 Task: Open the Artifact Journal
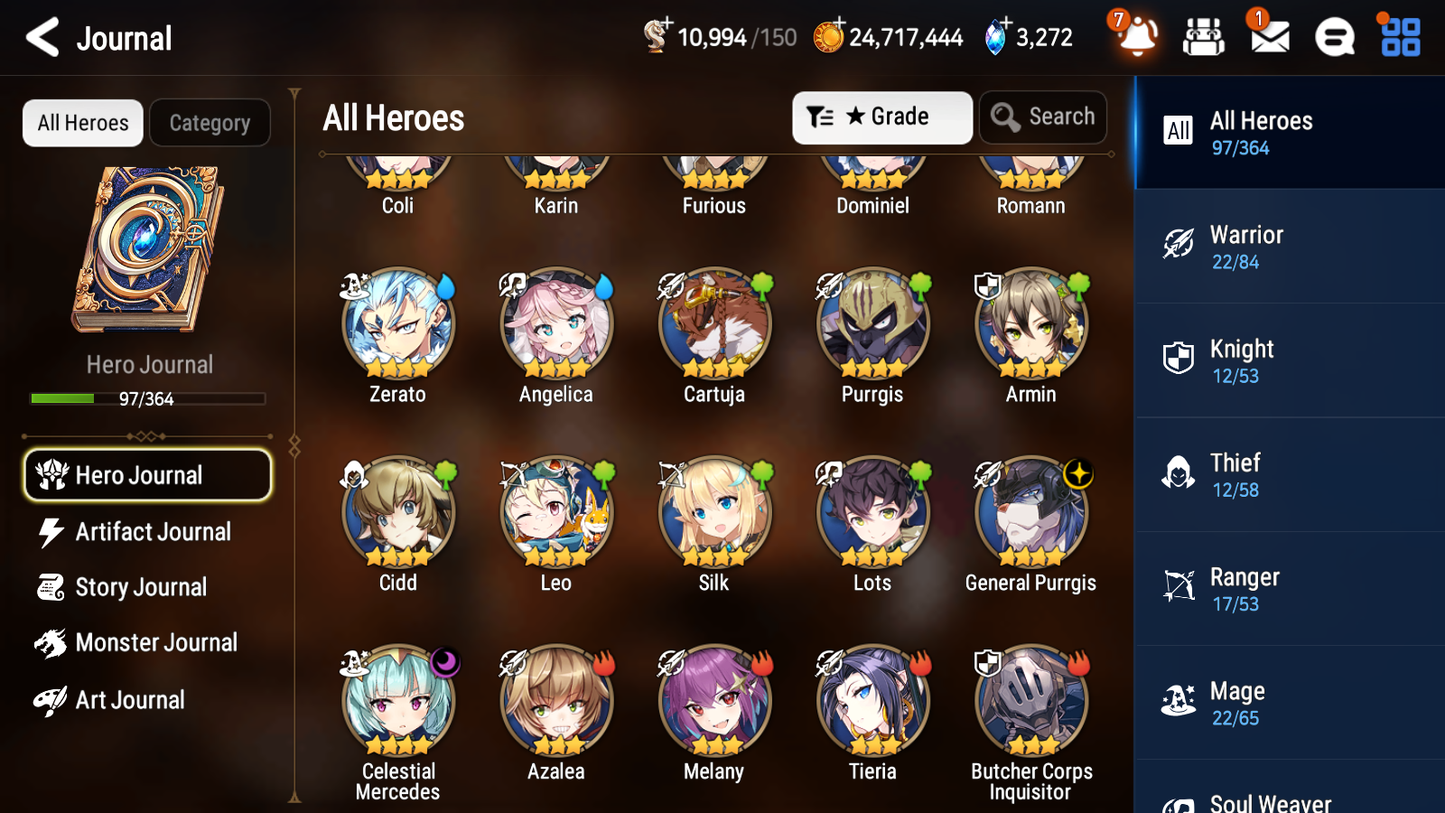click(151, 532)
